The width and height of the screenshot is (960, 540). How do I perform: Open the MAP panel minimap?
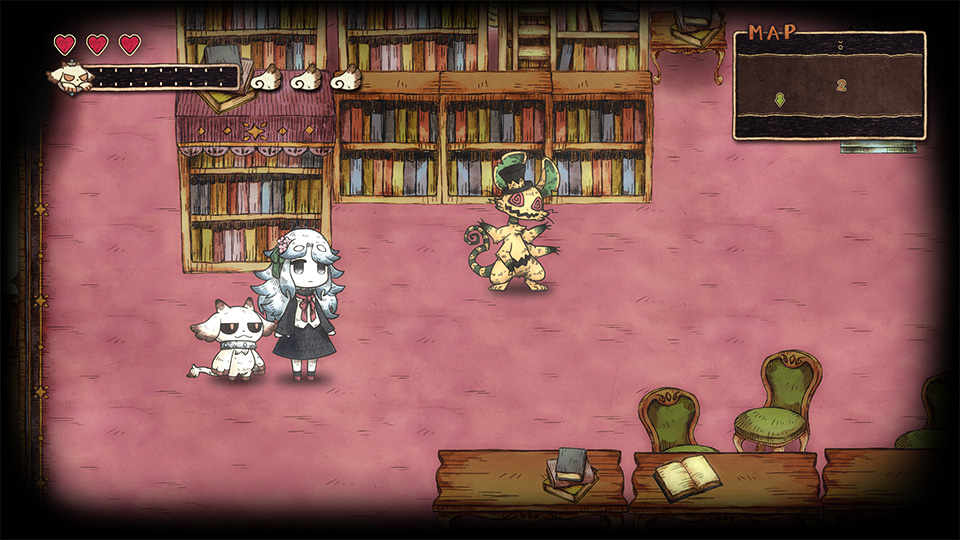(x=829, y=85)
